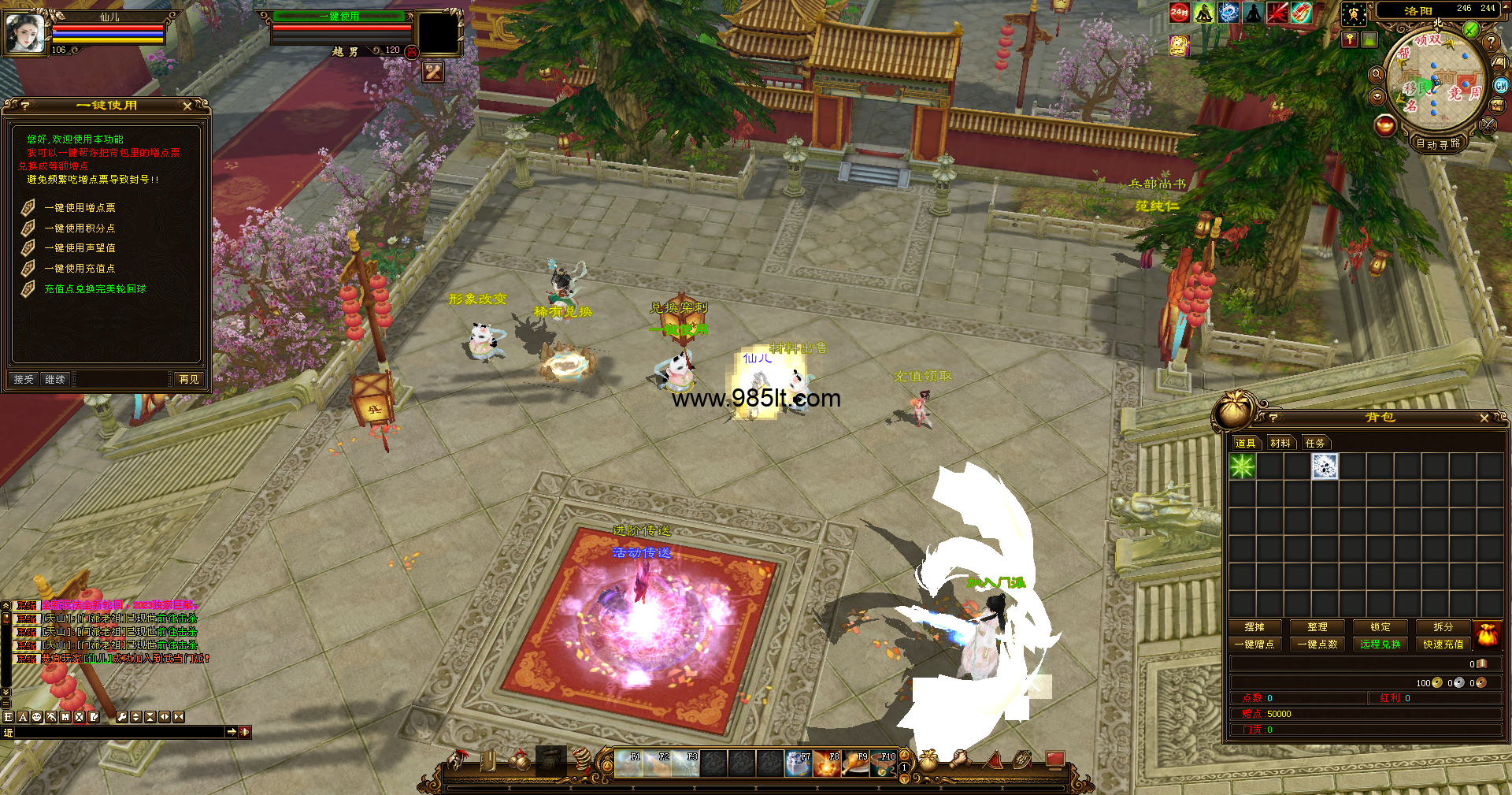
Task: Click the minimap magnifier search button
Action: pyautogui.click(x=1377, y=74)
